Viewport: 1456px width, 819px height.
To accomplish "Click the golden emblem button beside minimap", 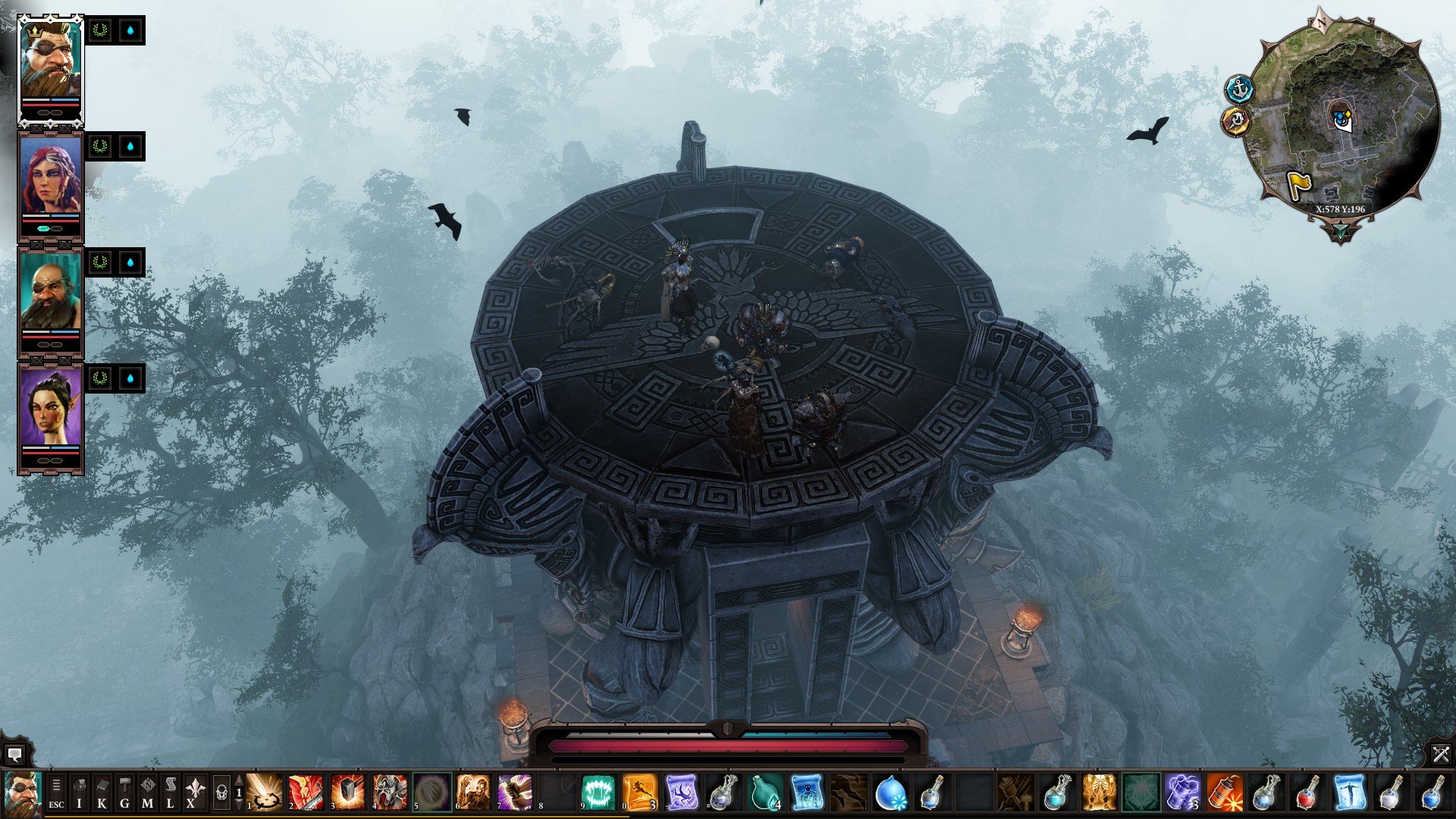I will (1236, 120).
